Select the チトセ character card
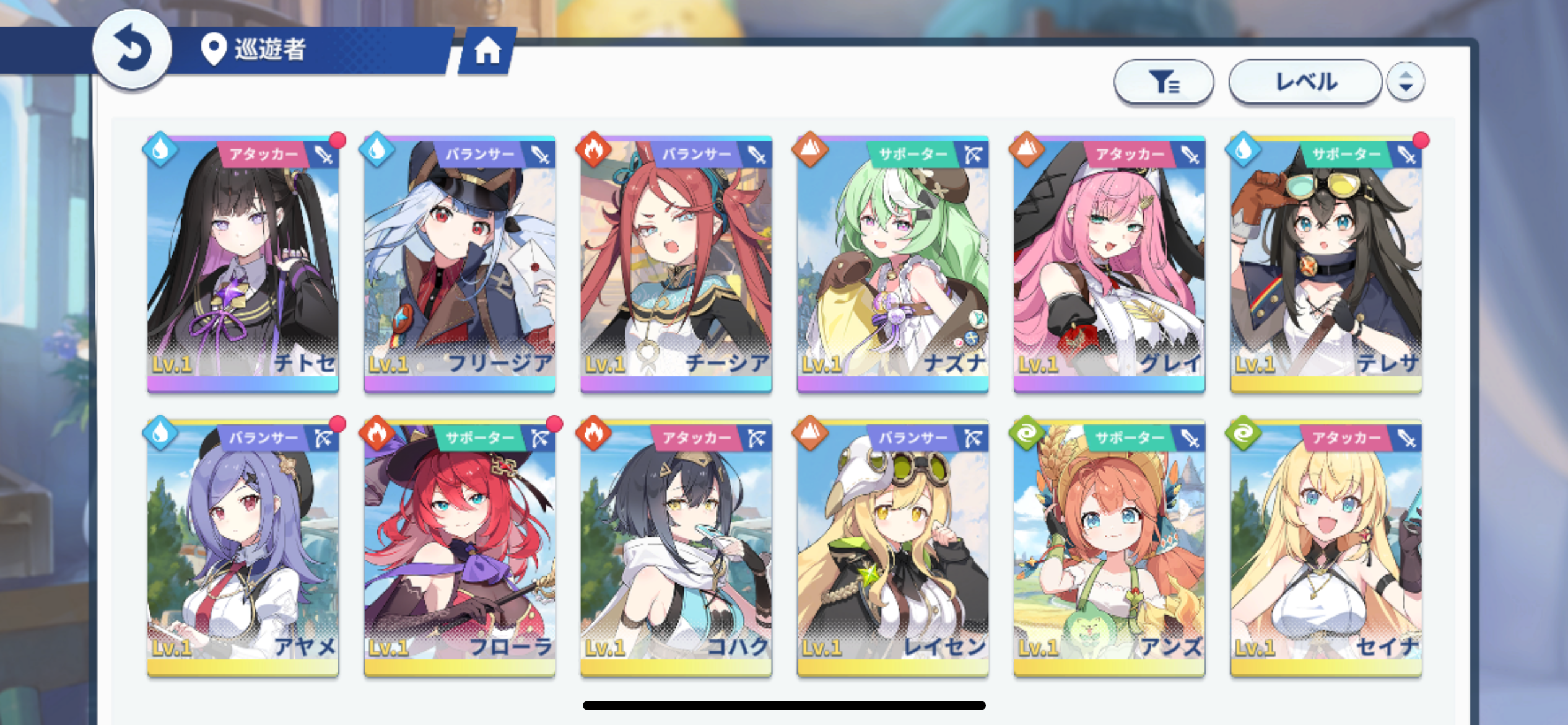Viewport: 1568px width, 725px height. 243,263
